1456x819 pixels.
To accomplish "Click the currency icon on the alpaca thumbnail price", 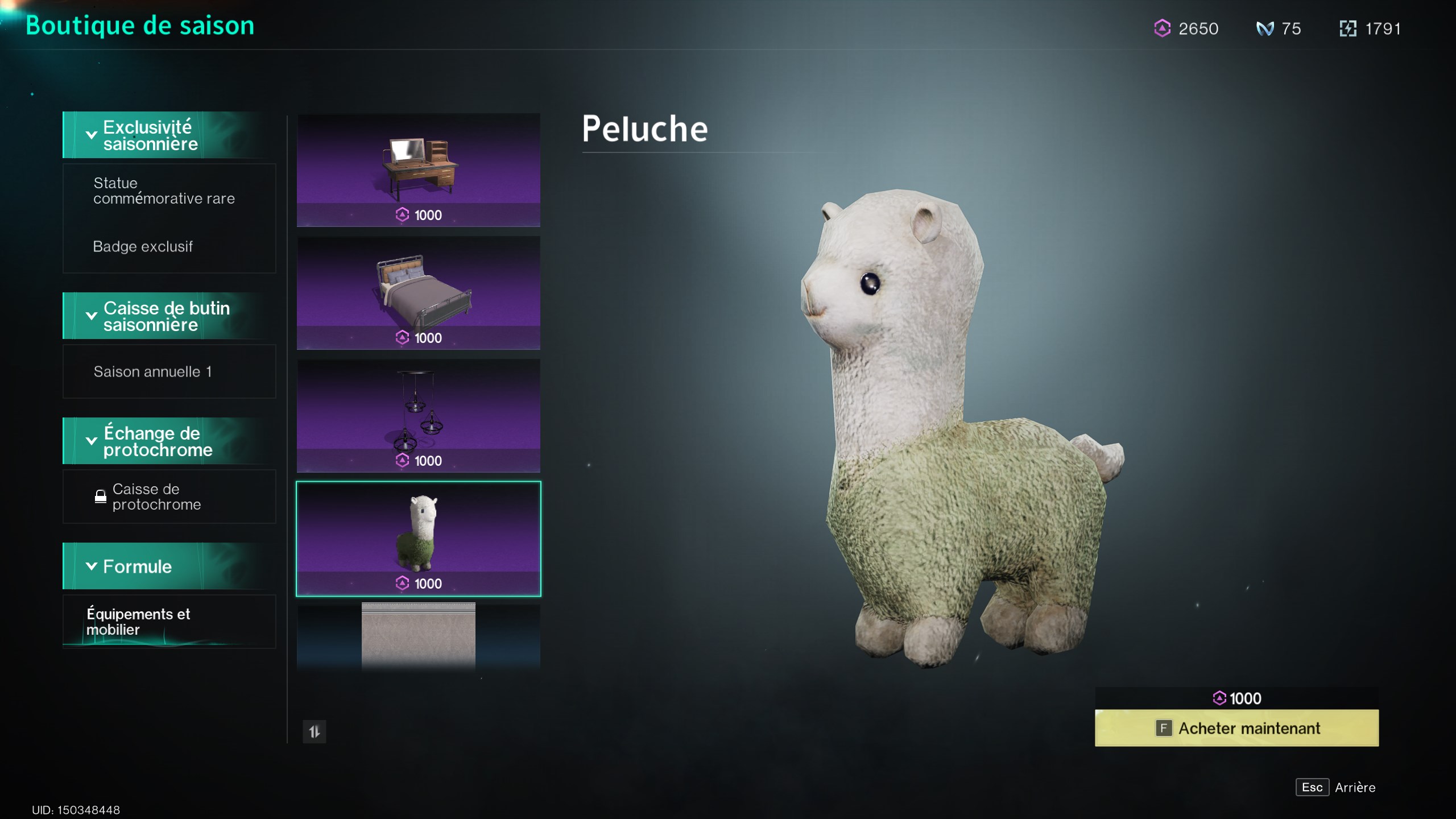I will [402, 584].
